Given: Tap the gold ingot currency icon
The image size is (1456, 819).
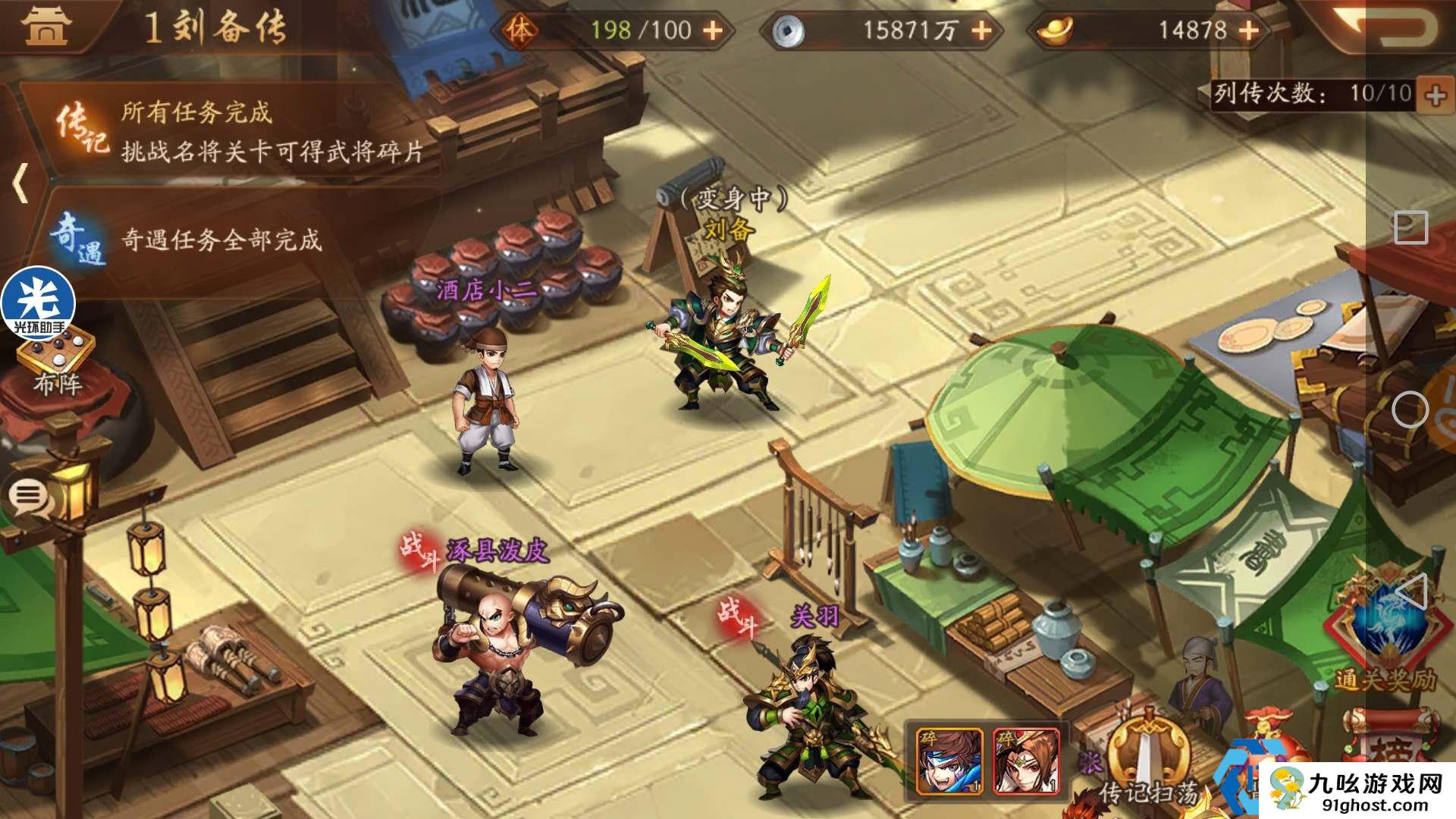Looking at the screenshot, I should (x=1051, y=30).
